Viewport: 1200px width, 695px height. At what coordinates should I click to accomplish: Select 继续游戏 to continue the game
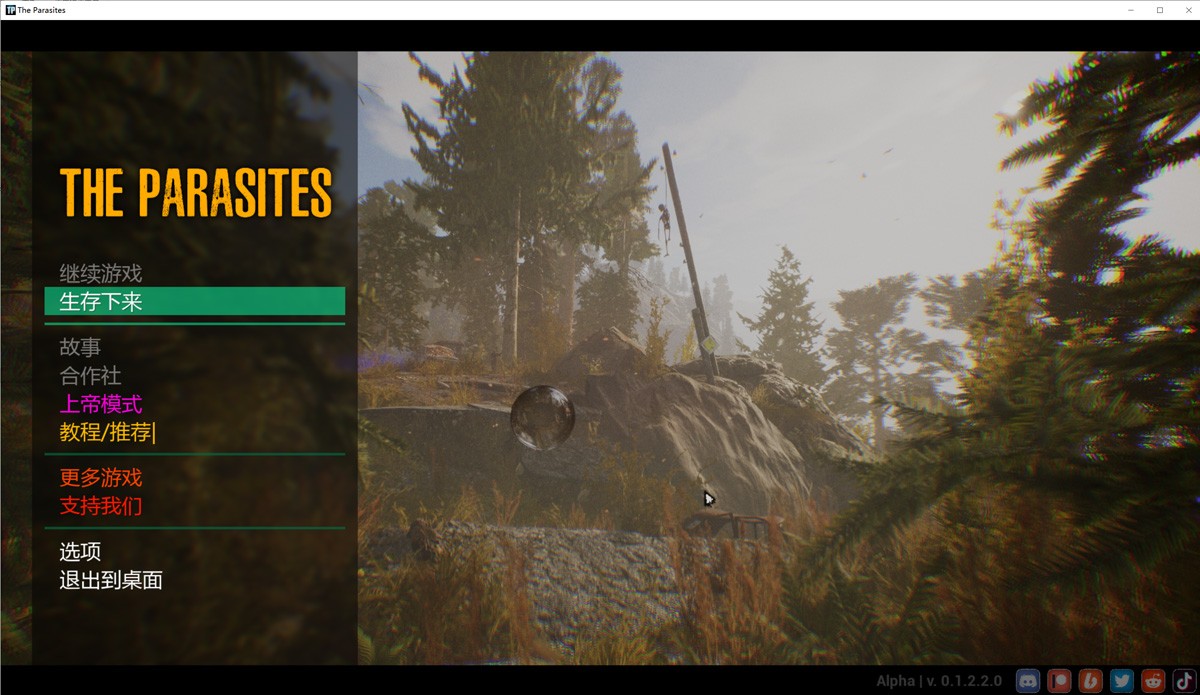[100, 273]
